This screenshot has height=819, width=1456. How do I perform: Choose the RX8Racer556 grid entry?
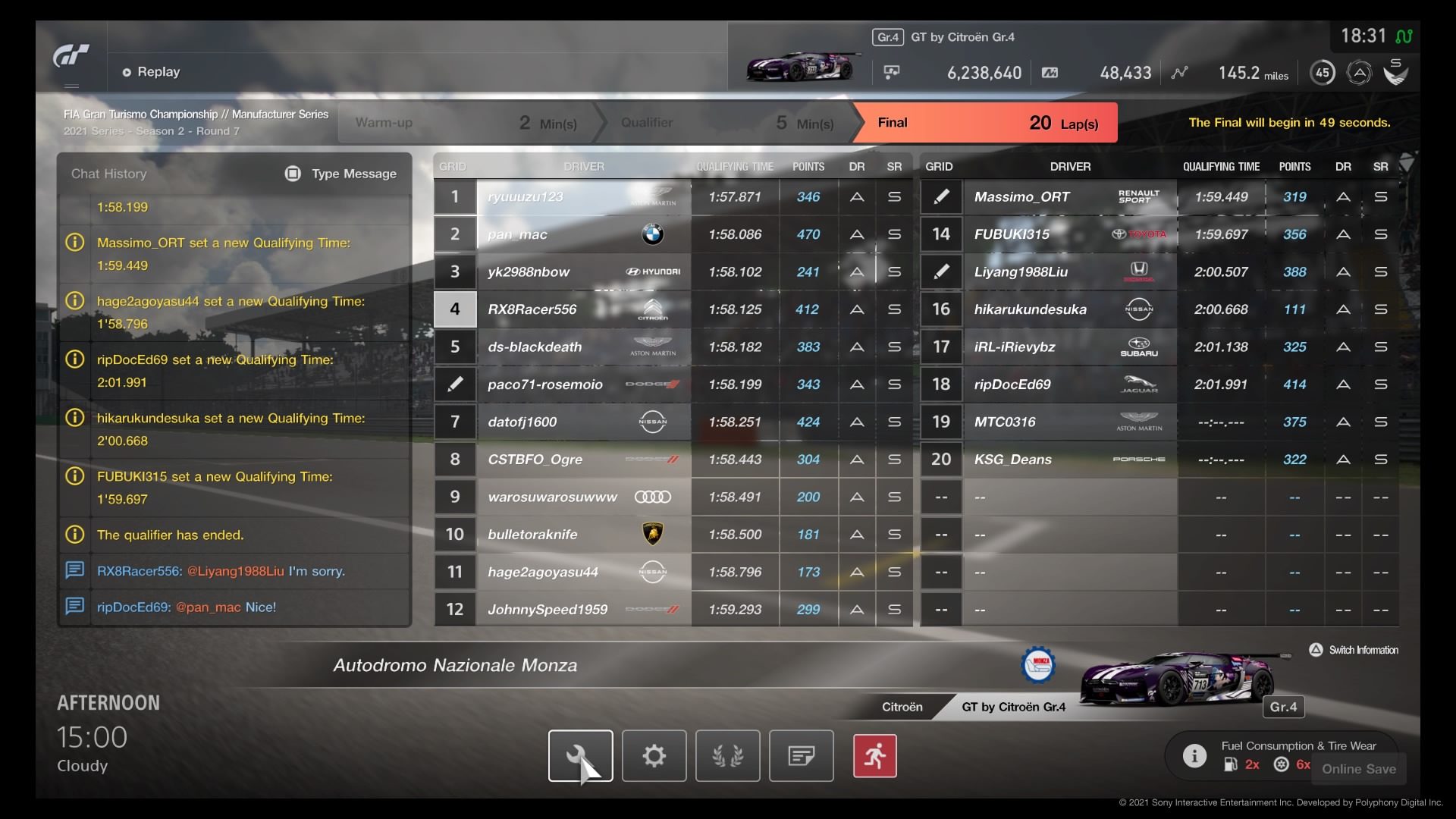[x=584, y=309]
